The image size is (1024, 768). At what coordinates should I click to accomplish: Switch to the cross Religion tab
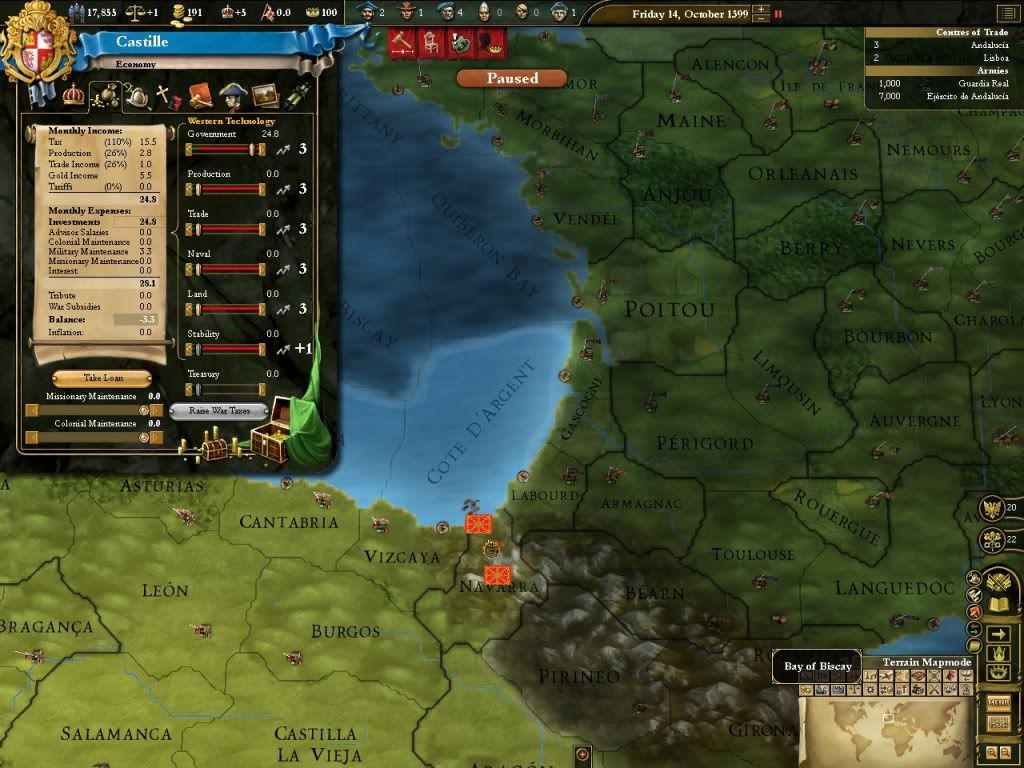point(163,97)
